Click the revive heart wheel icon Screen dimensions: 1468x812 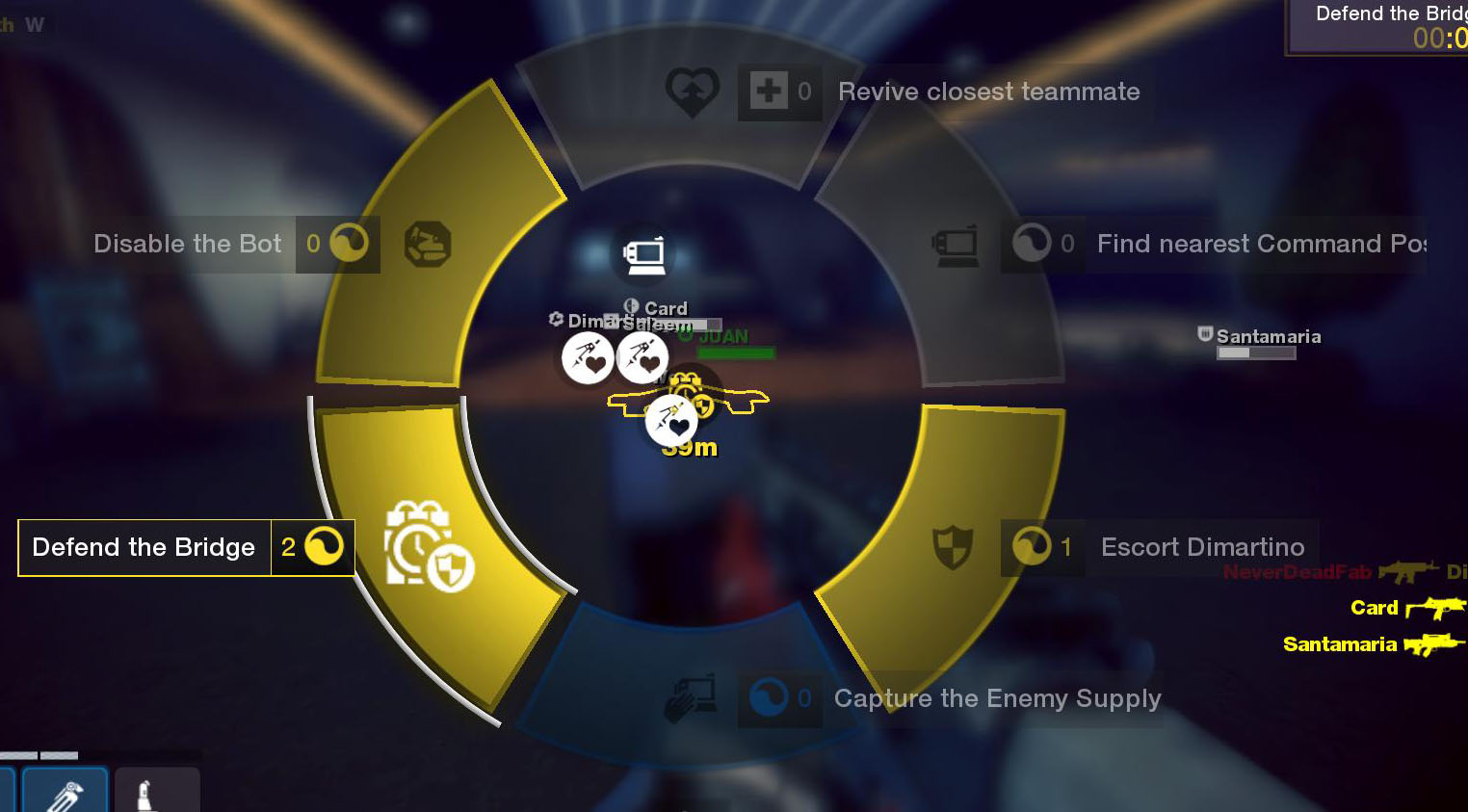[x=692, y=92]
